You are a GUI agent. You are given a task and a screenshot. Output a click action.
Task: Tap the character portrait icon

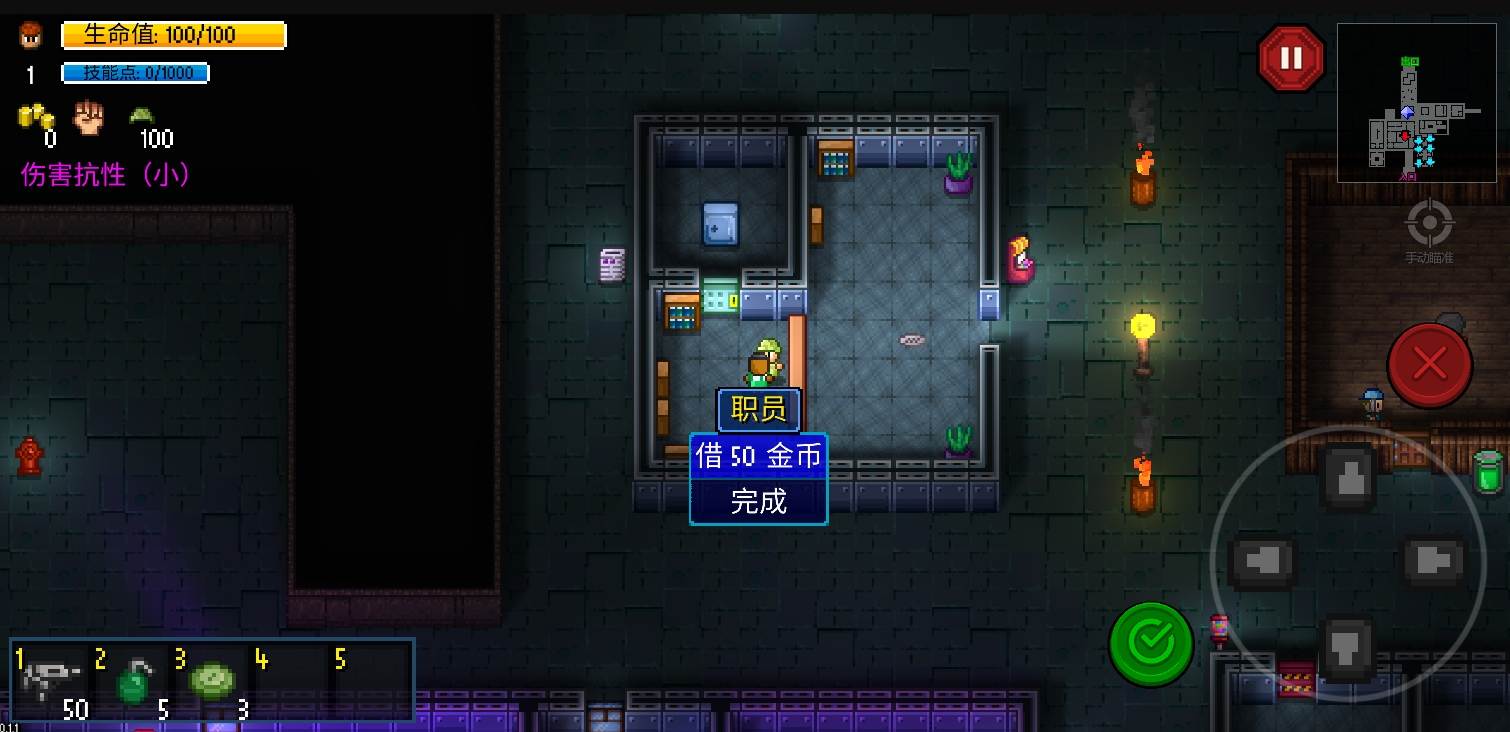(x=31, y=36)
